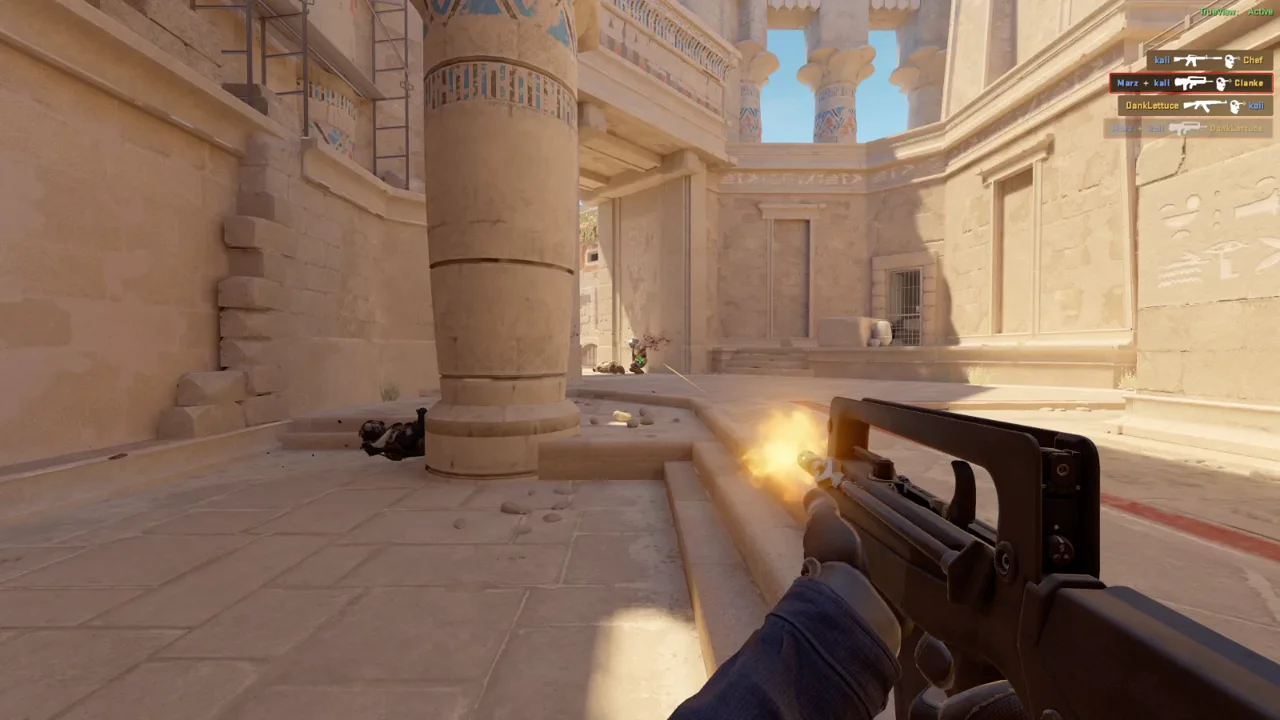Screen dimensions: 1280x720
Task: Select the faded DankLettuce death entry
Action: click(1187, 128)
